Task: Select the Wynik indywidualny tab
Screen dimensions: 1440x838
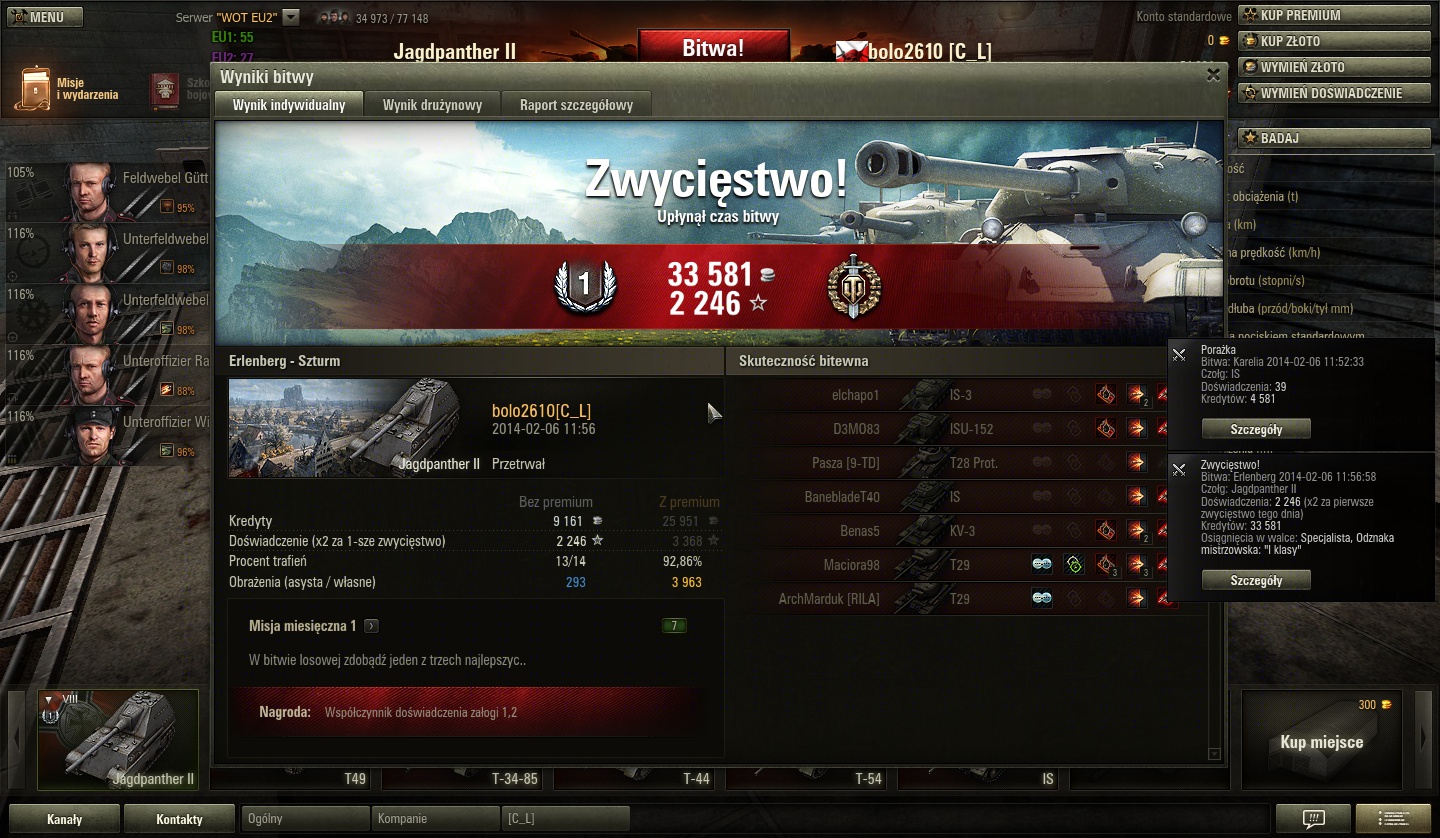Action: tap(289, 105)
